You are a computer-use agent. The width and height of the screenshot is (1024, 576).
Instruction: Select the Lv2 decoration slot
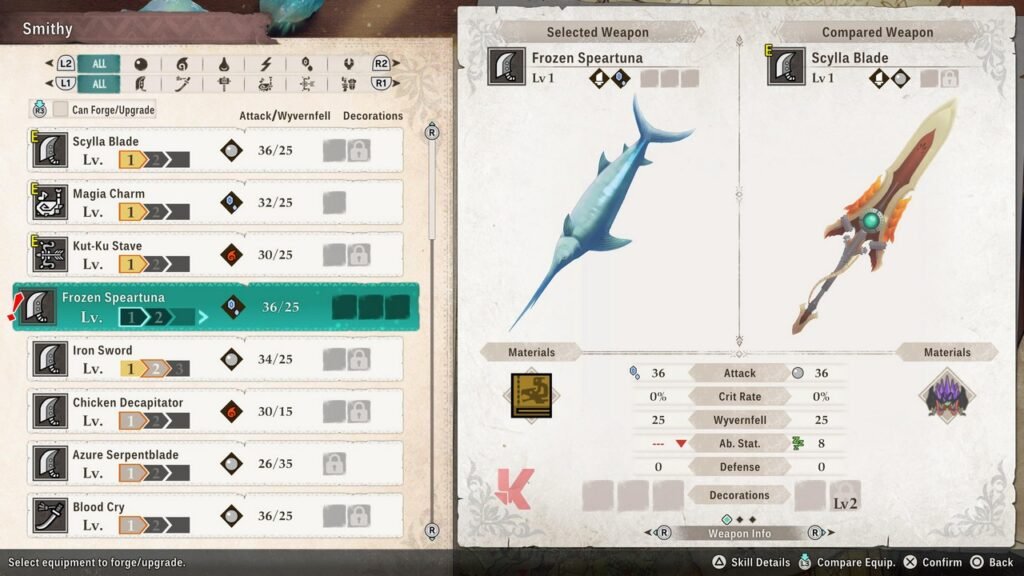point(846,496)
